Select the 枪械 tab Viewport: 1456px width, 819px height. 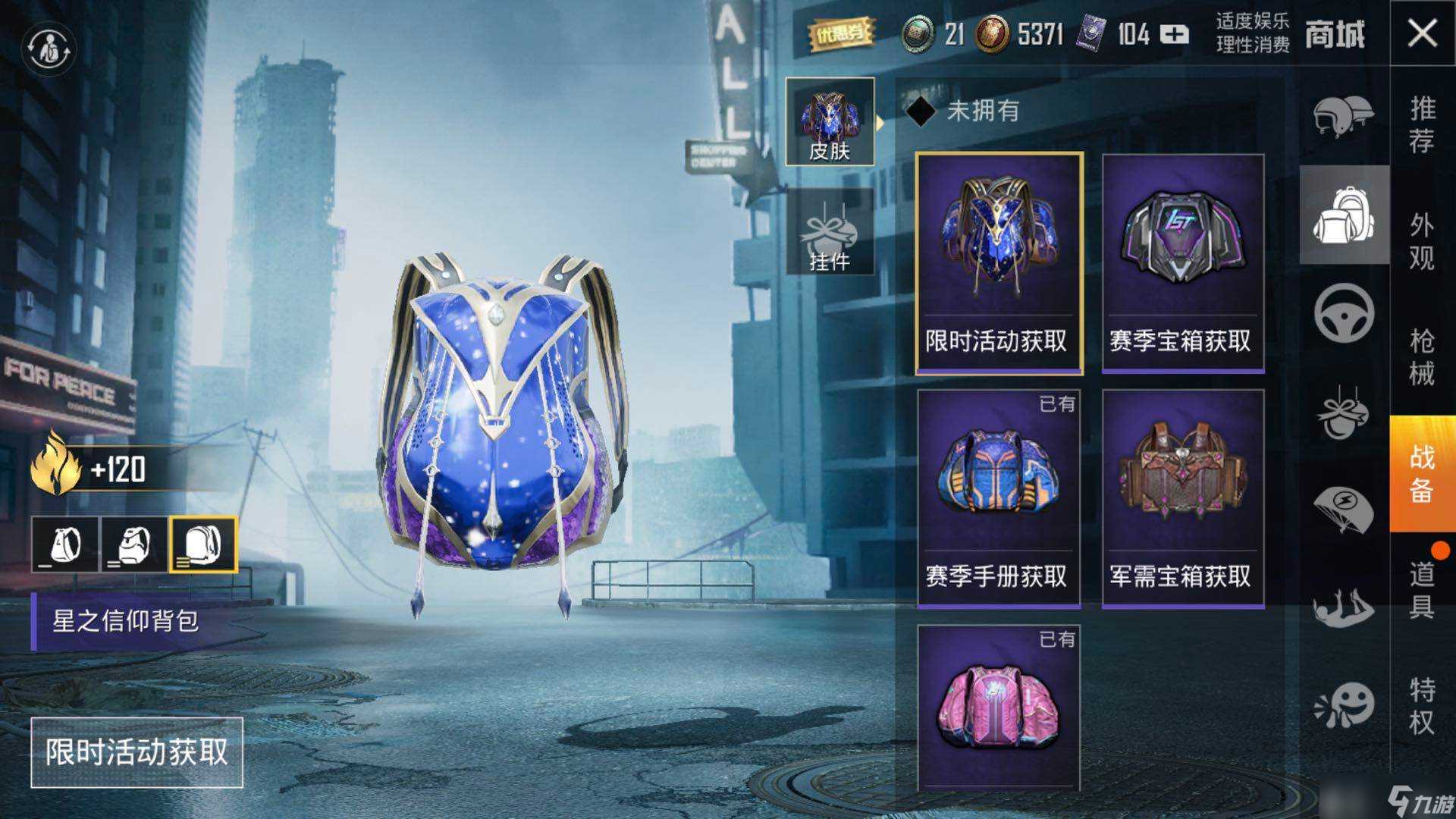coord(1422,356)
